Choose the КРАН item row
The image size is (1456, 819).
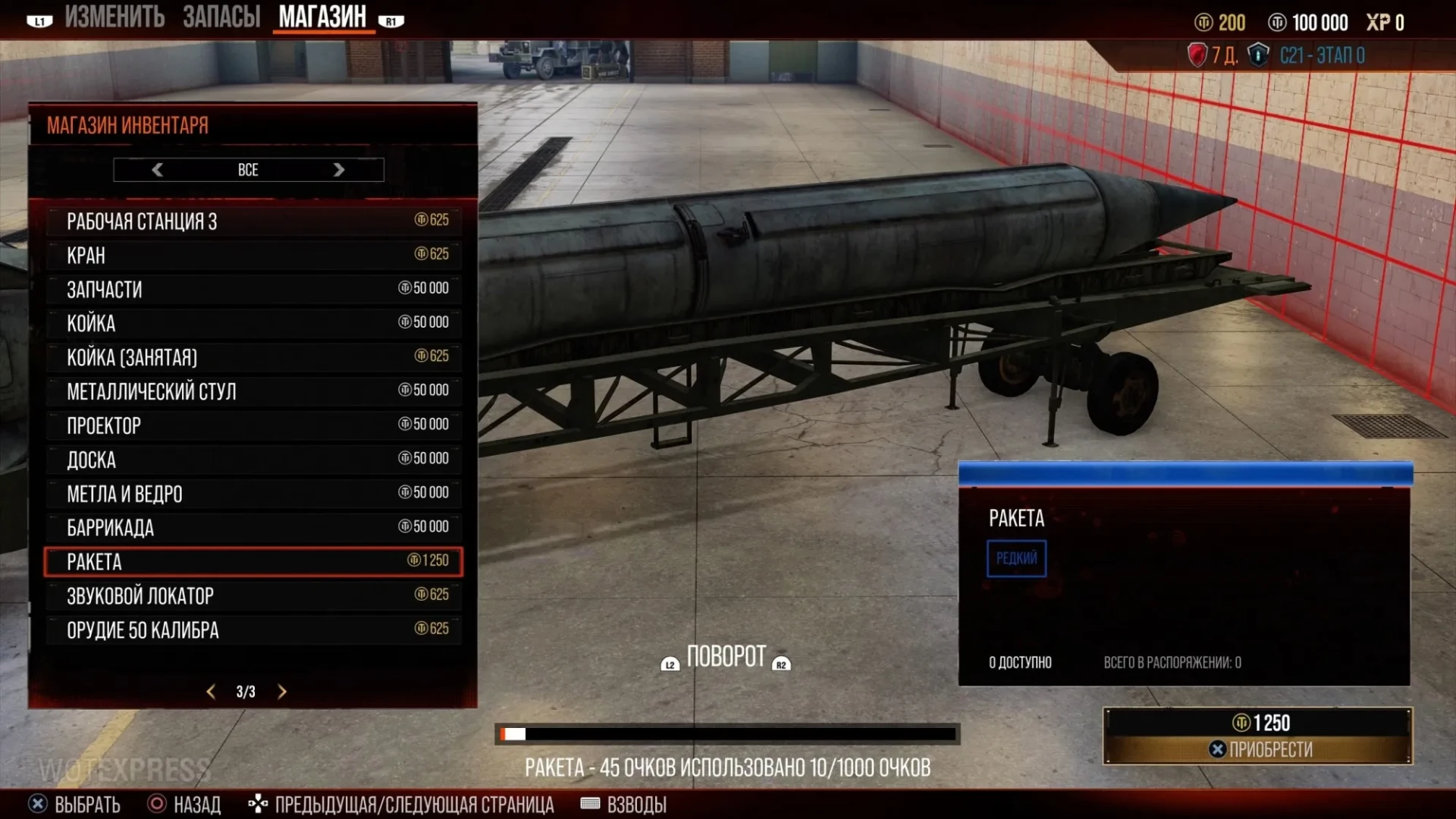253,255
